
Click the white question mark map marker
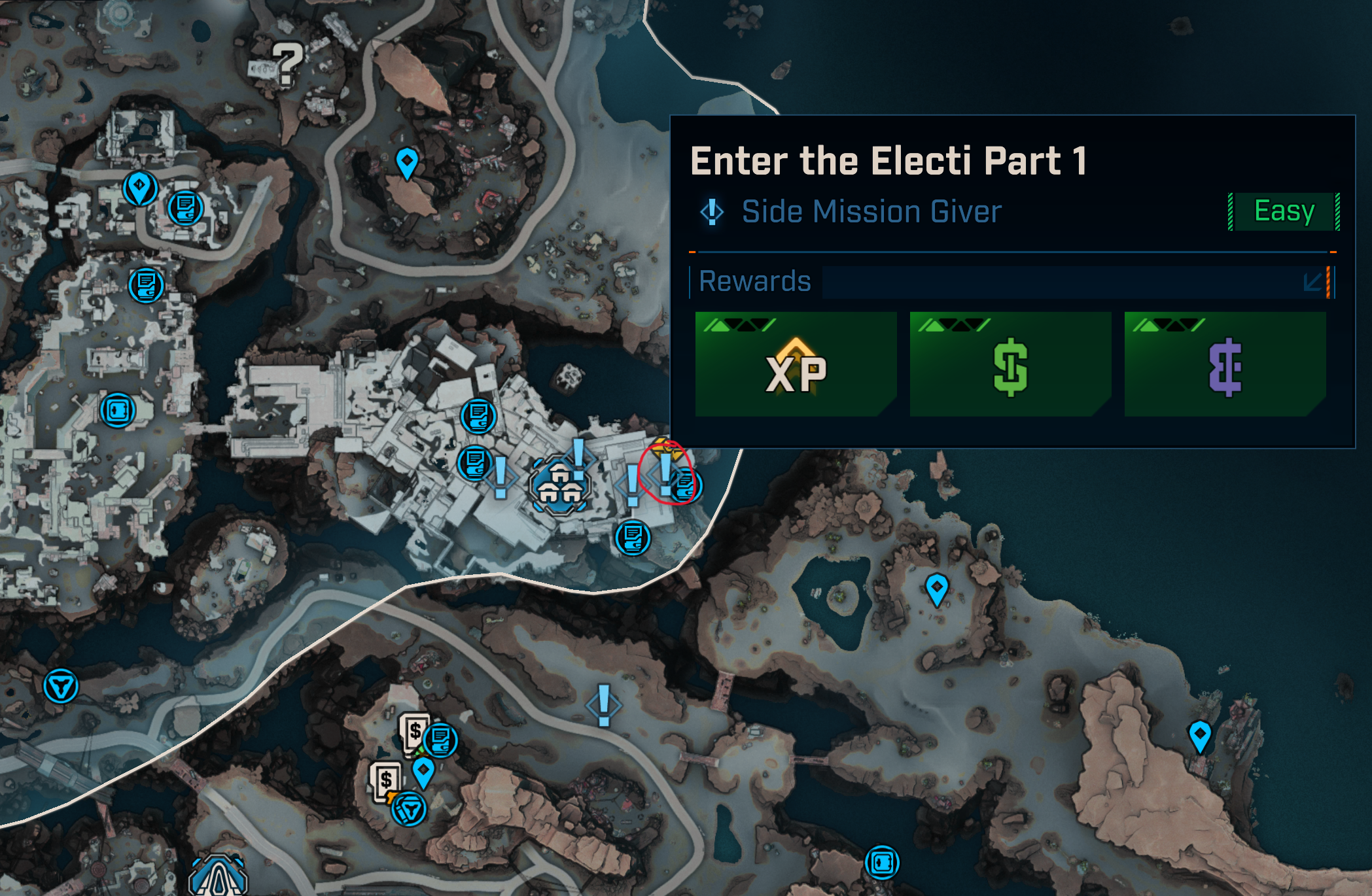click(287, 63)
